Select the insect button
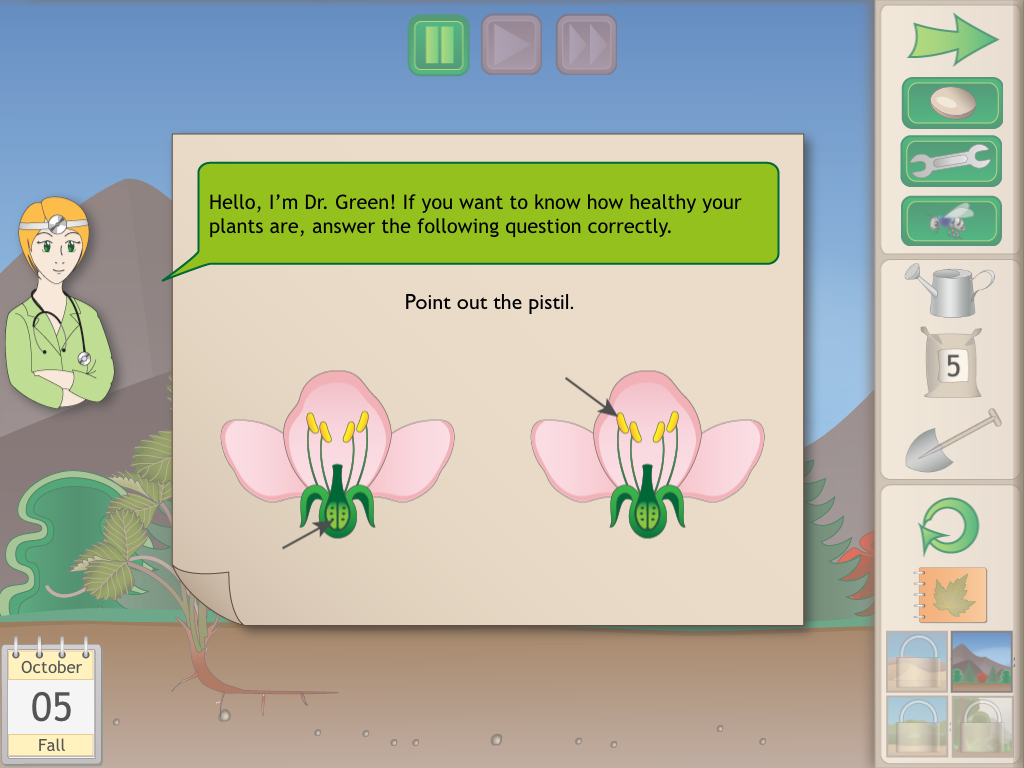Viewport: 1024px width, 768px height. pos(952,220)
